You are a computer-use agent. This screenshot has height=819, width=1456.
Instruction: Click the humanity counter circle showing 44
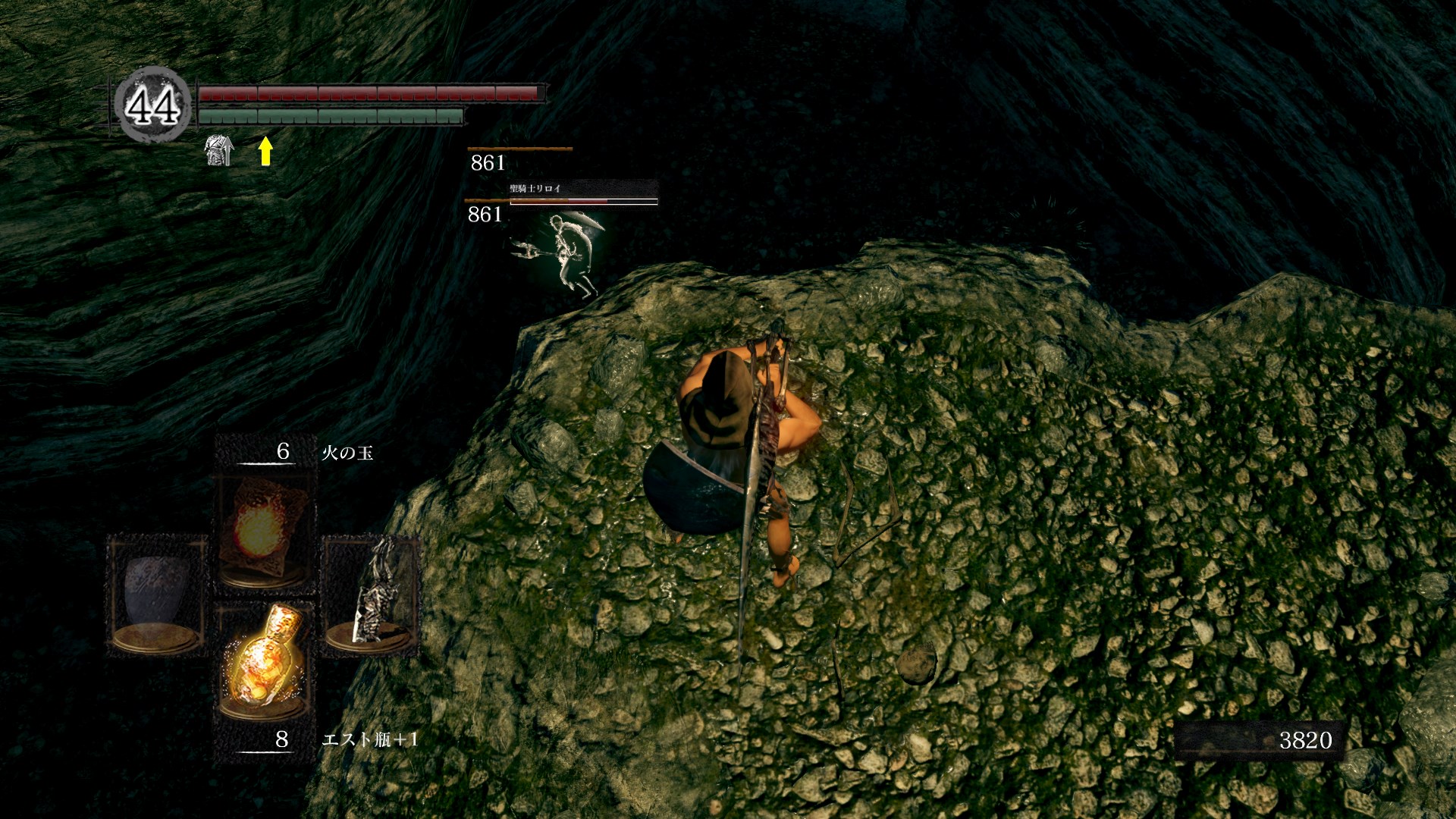(152, 105)
